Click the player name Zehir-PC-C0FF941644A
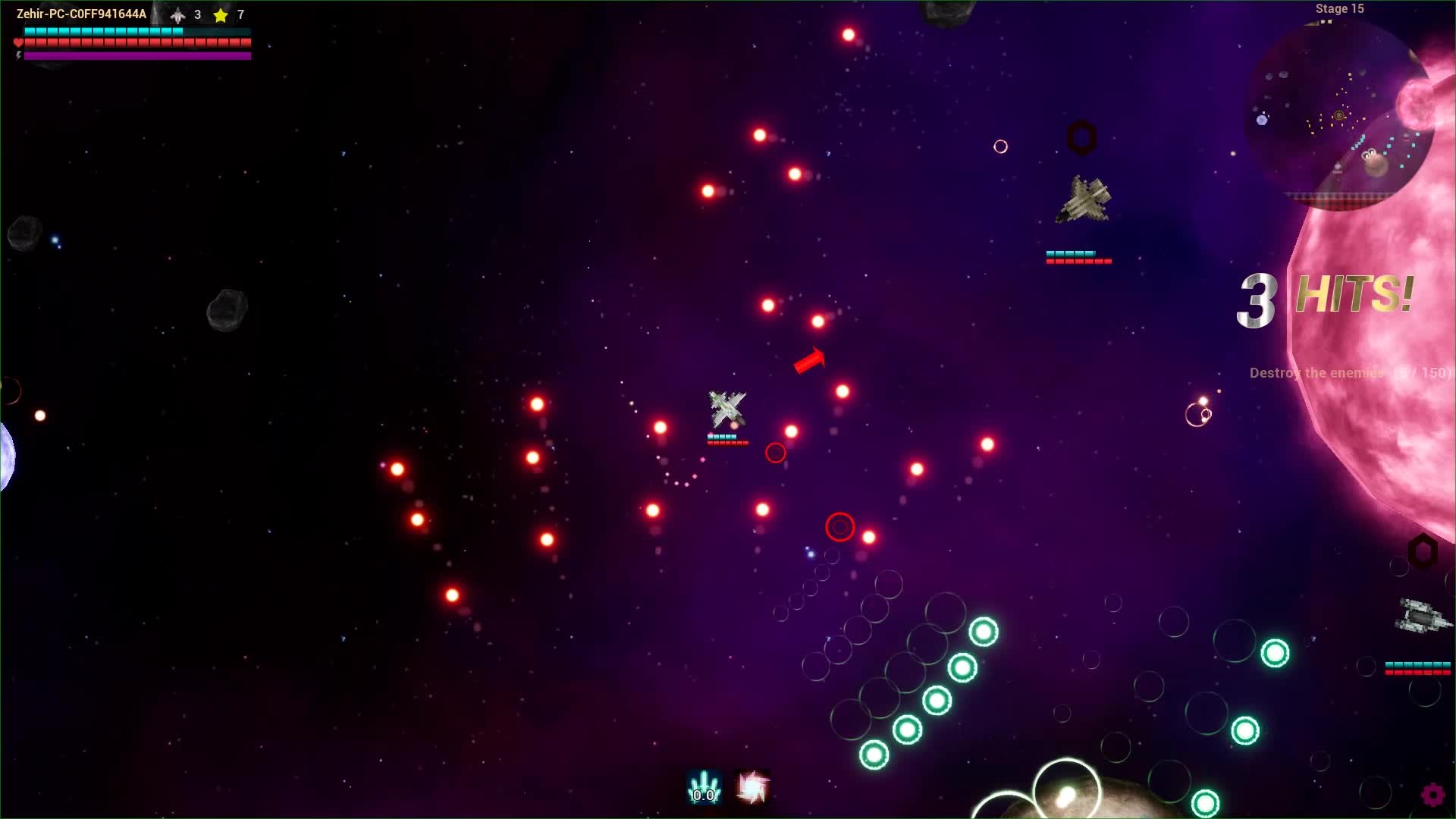1456x819 pixels. pyautogui.click(x=81, y=12)
